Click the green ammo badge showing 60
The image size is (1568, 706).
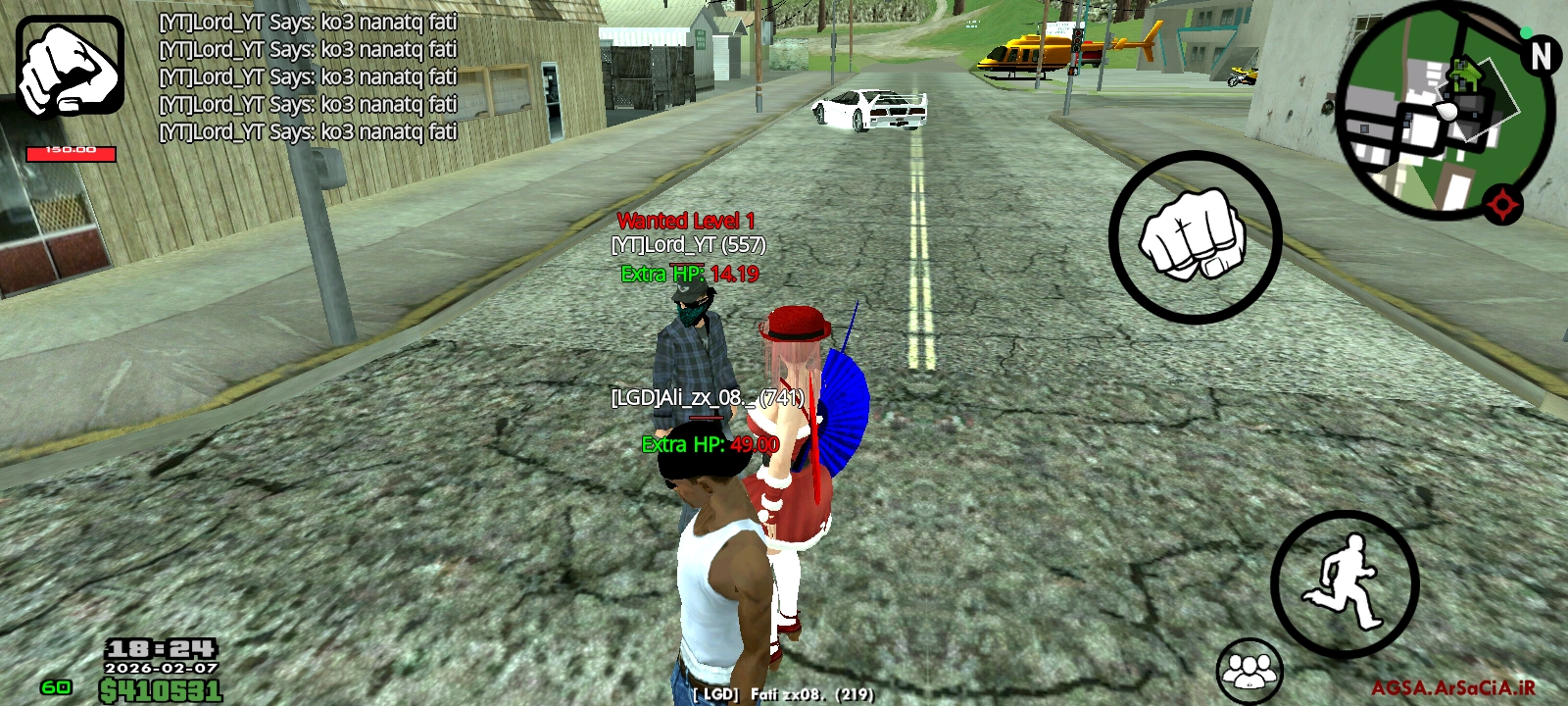[56, 684]
